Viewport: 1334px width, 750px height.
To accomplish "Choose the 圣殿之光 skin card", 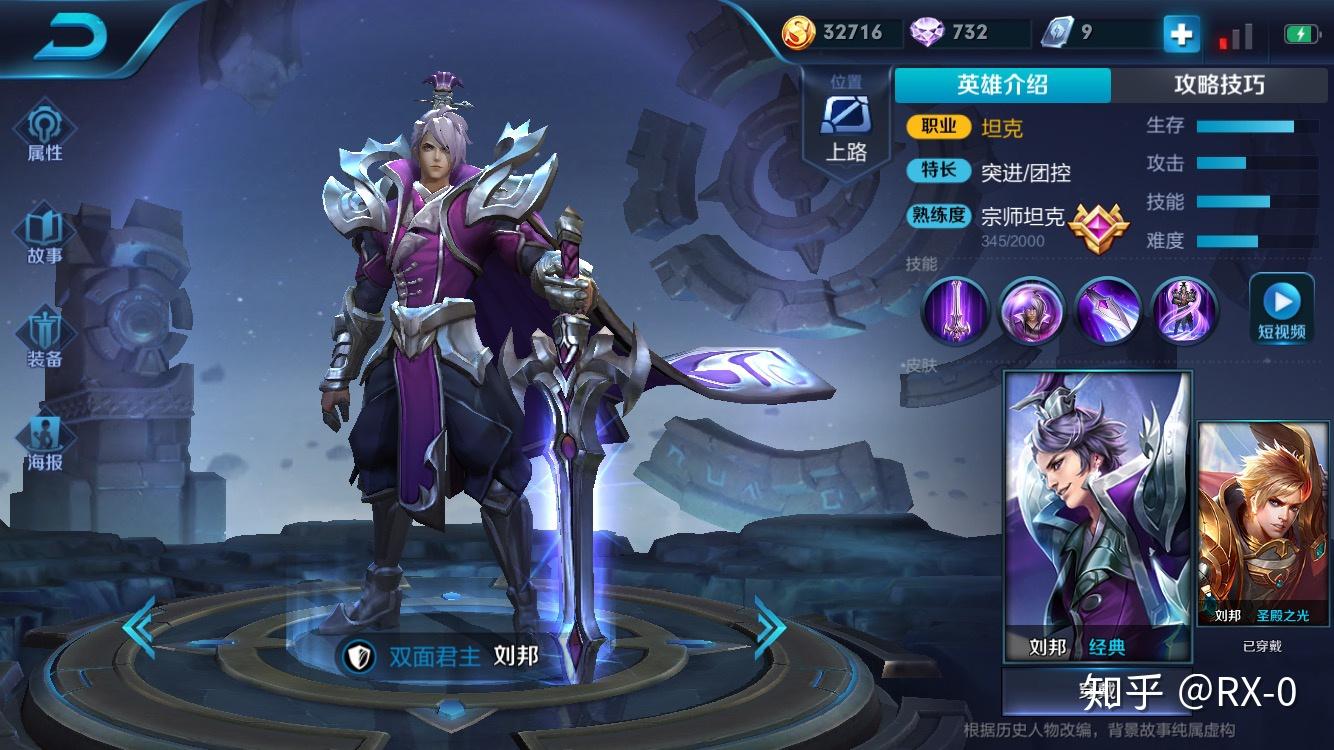I will point(1262,525).
